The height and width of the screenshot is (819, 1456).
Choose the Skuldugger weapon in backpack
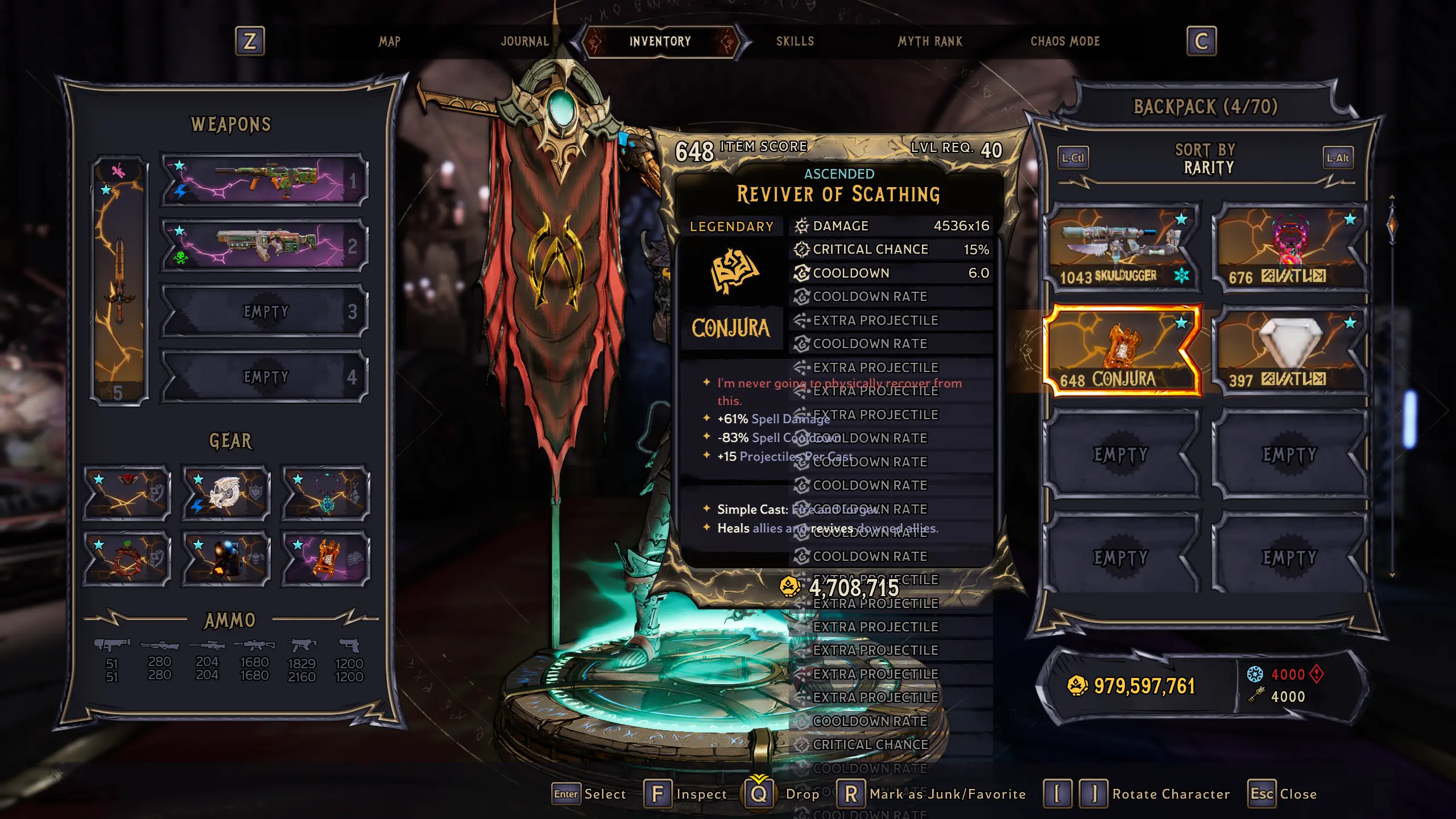click(x=1122, y=248)
